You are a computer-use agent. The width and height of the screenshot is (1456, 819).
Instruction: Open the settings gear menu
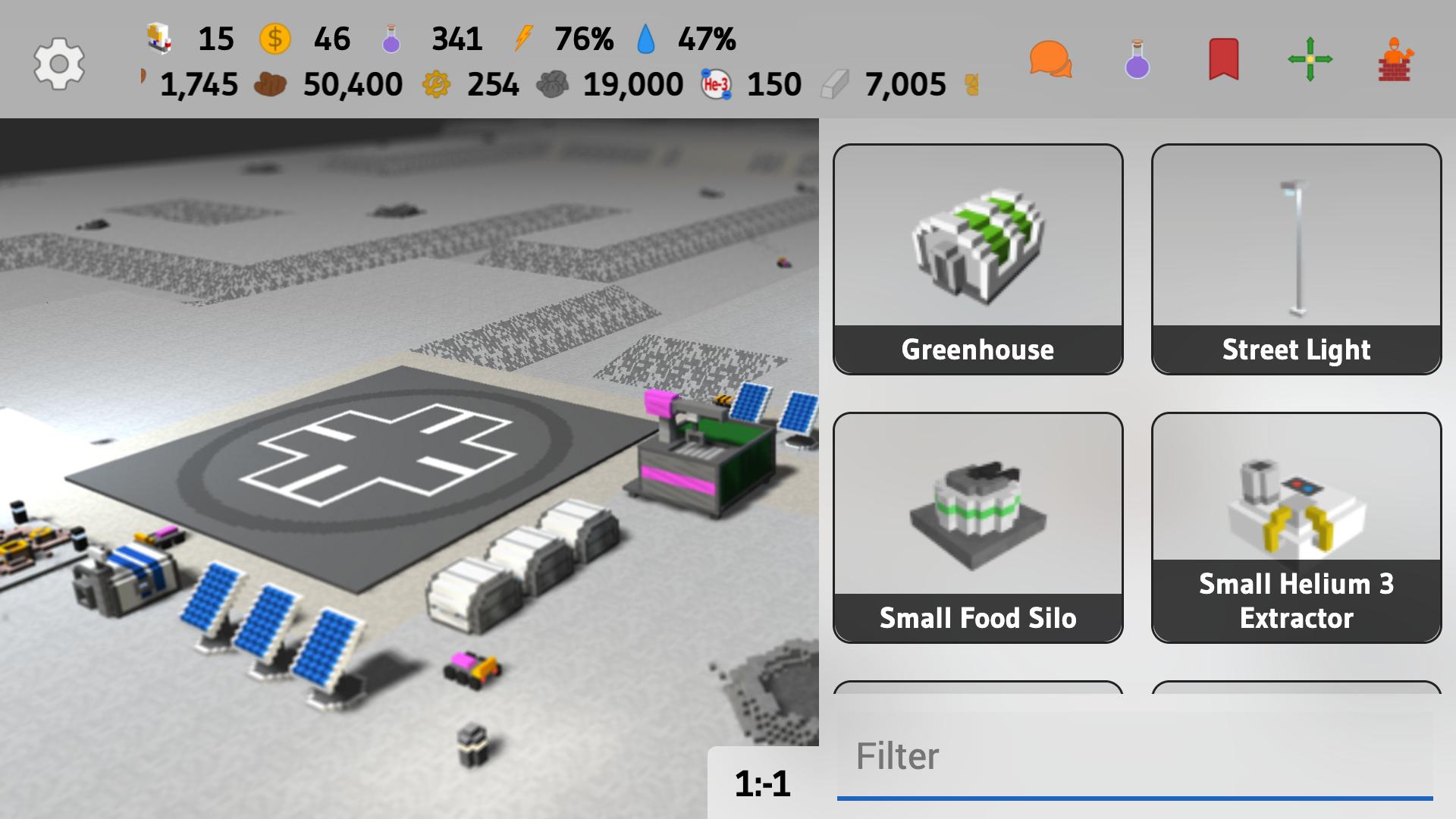pyautogui.click(x=59, y=64)
